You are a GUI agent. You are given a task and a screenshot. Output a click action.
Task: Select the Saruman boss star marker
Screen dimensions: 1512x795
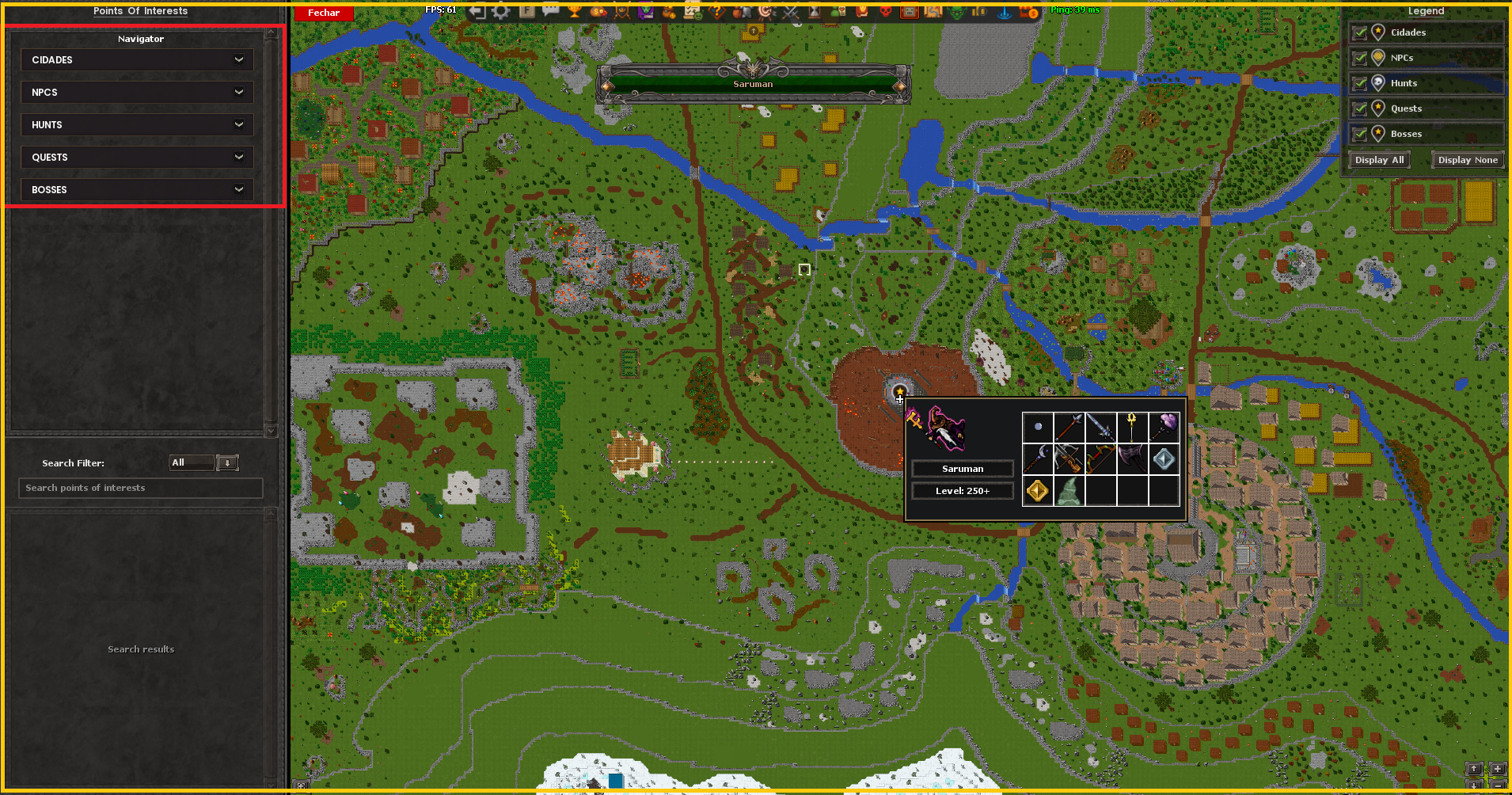(899, 391)
